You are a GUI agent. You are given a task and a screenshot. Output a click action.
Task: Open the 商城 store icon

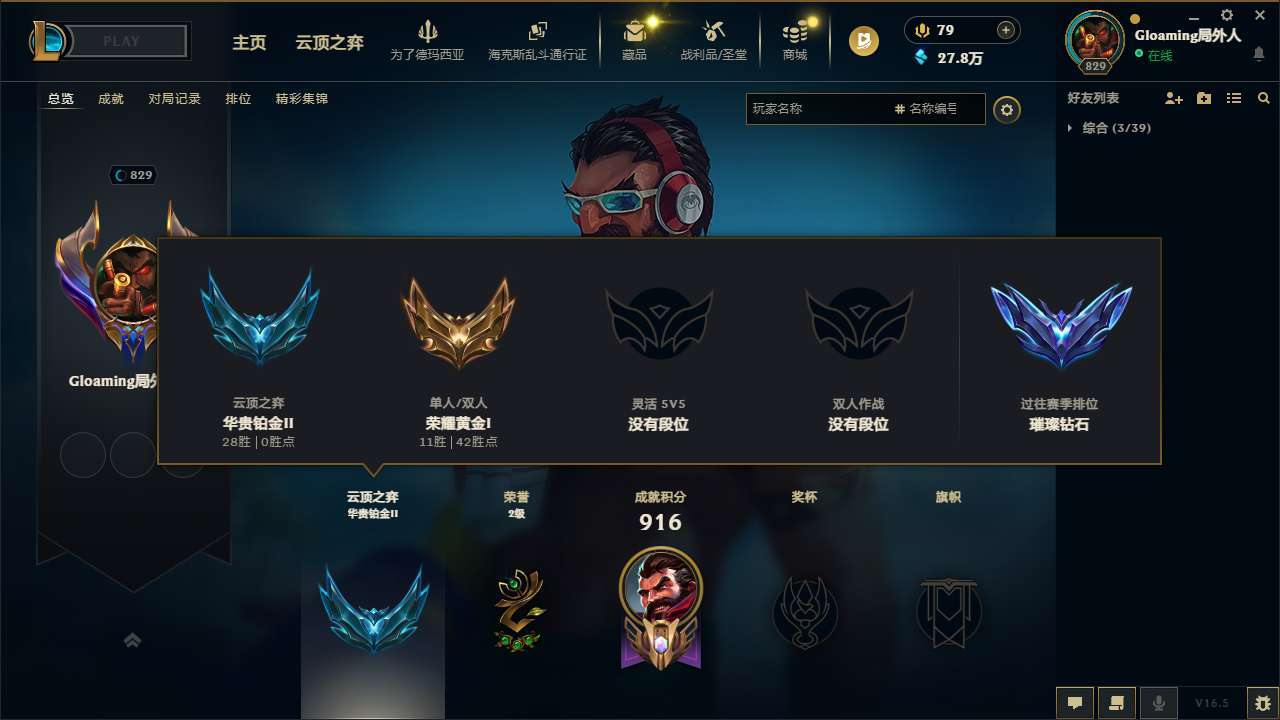794,40
